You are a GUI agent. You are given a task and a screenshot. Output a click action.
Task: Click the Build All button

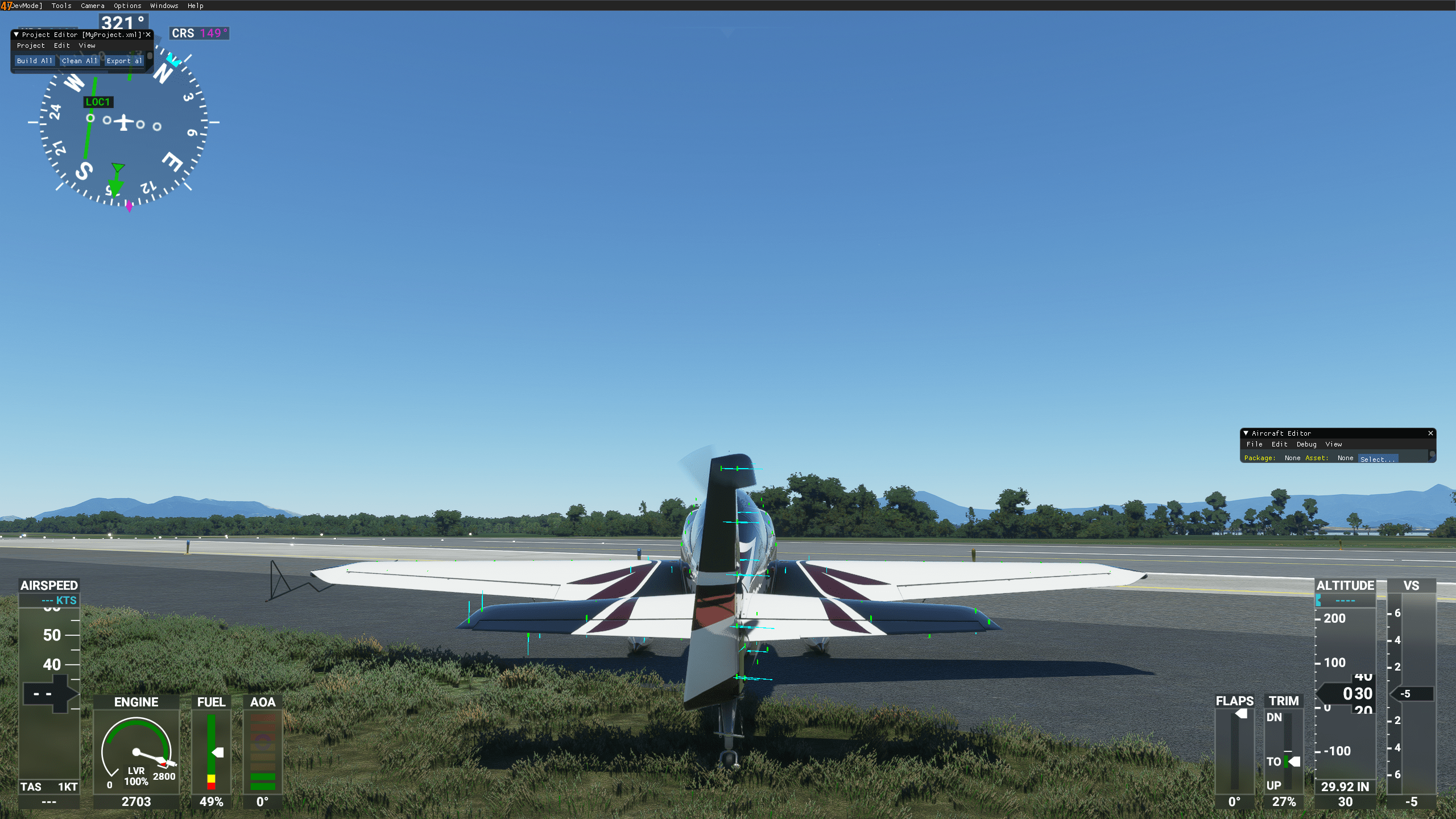(35, 60)
